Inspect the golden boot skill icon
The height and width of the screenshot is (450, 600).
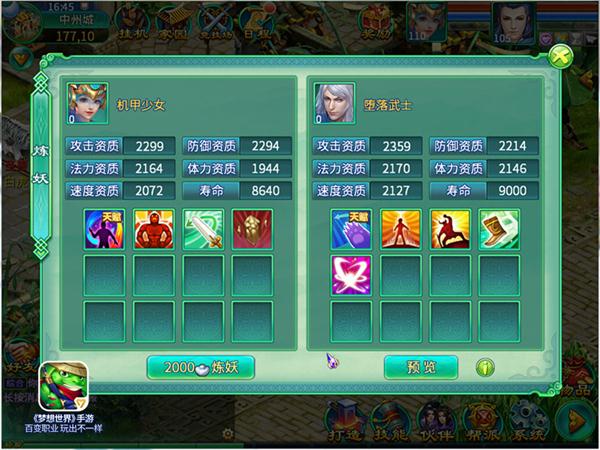point(499,228)
